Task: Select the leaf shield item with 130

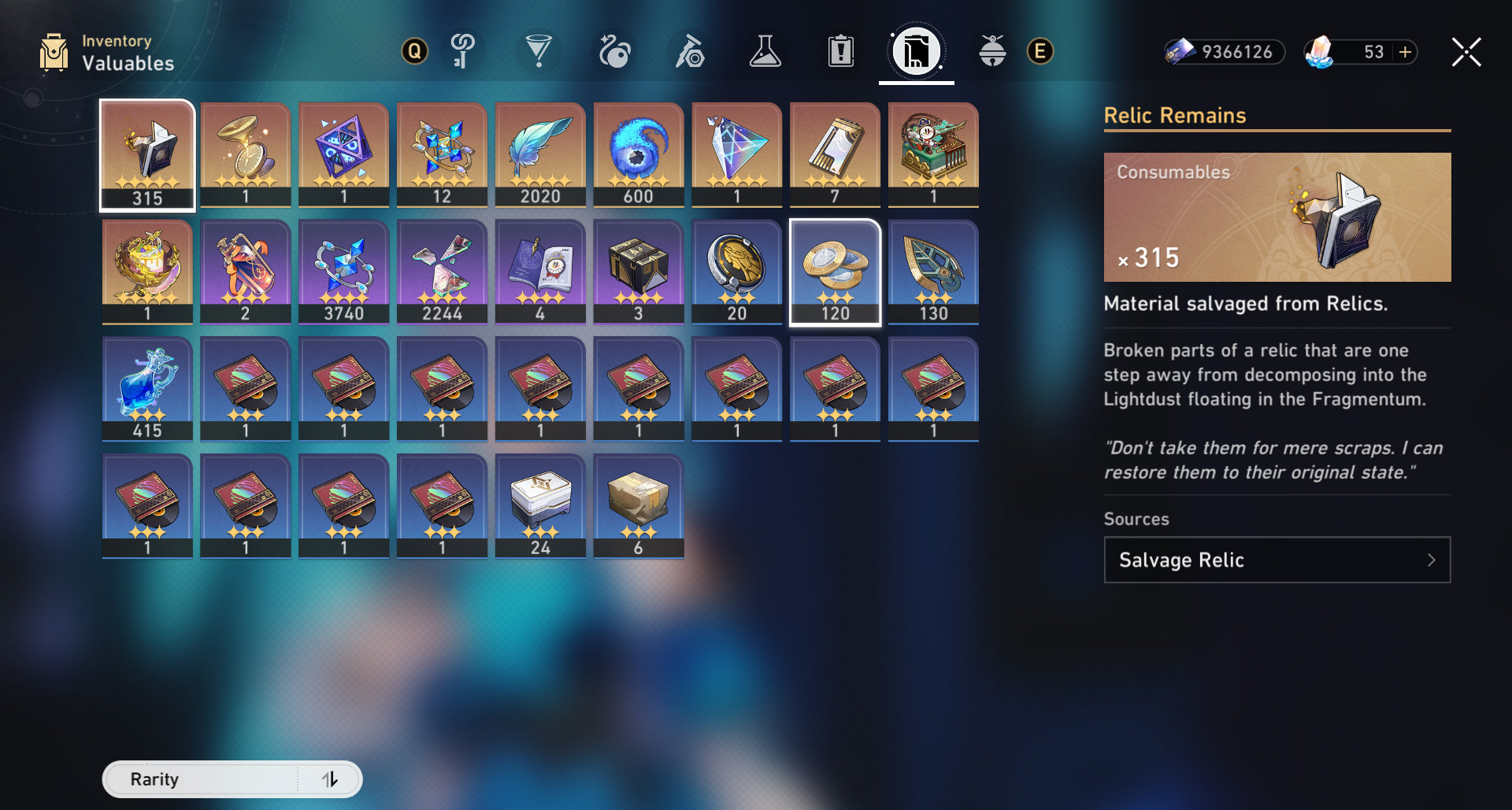Action: (933, 272)
